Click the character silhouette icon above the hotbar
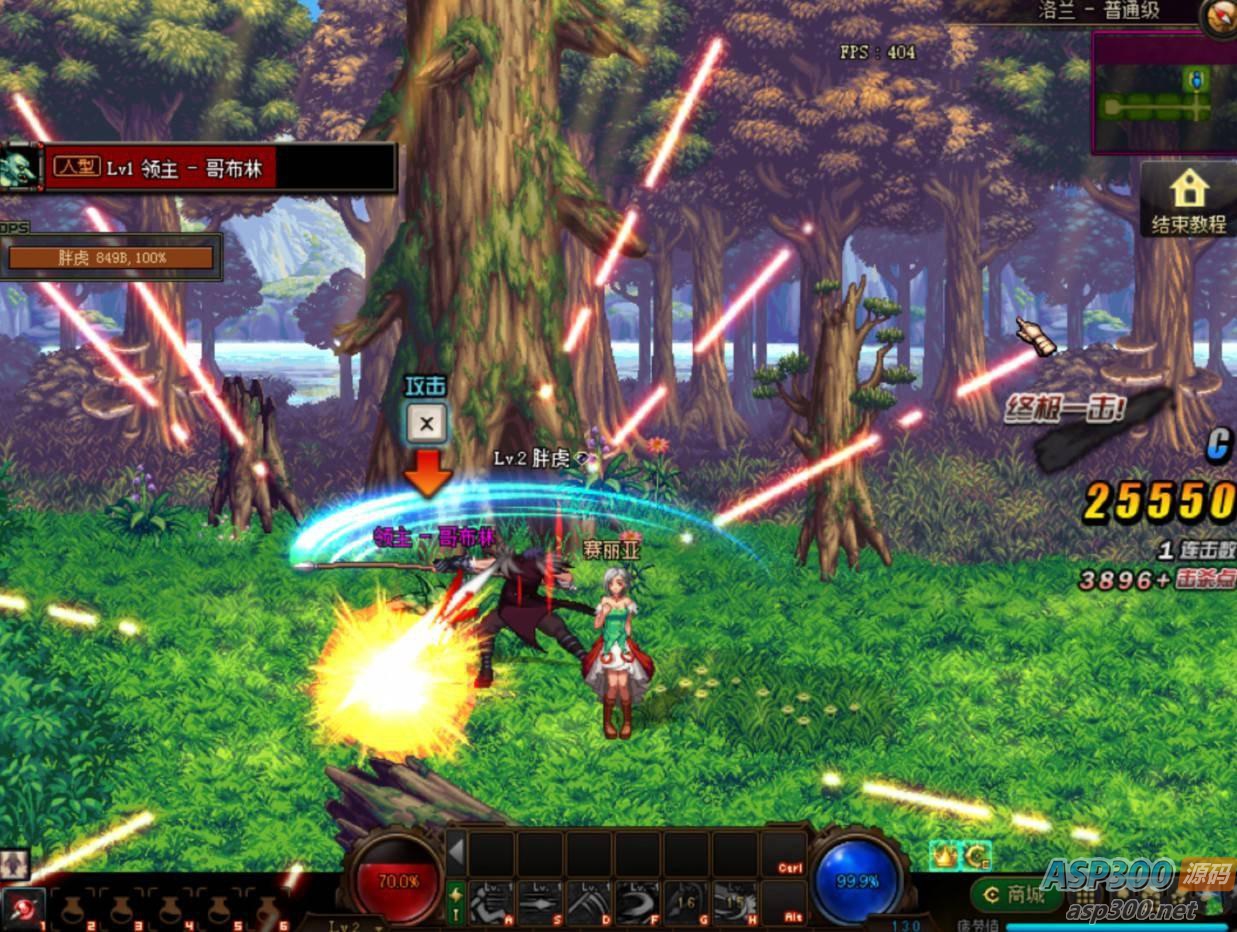This screenshot has height=932, width=1237. 15,864
